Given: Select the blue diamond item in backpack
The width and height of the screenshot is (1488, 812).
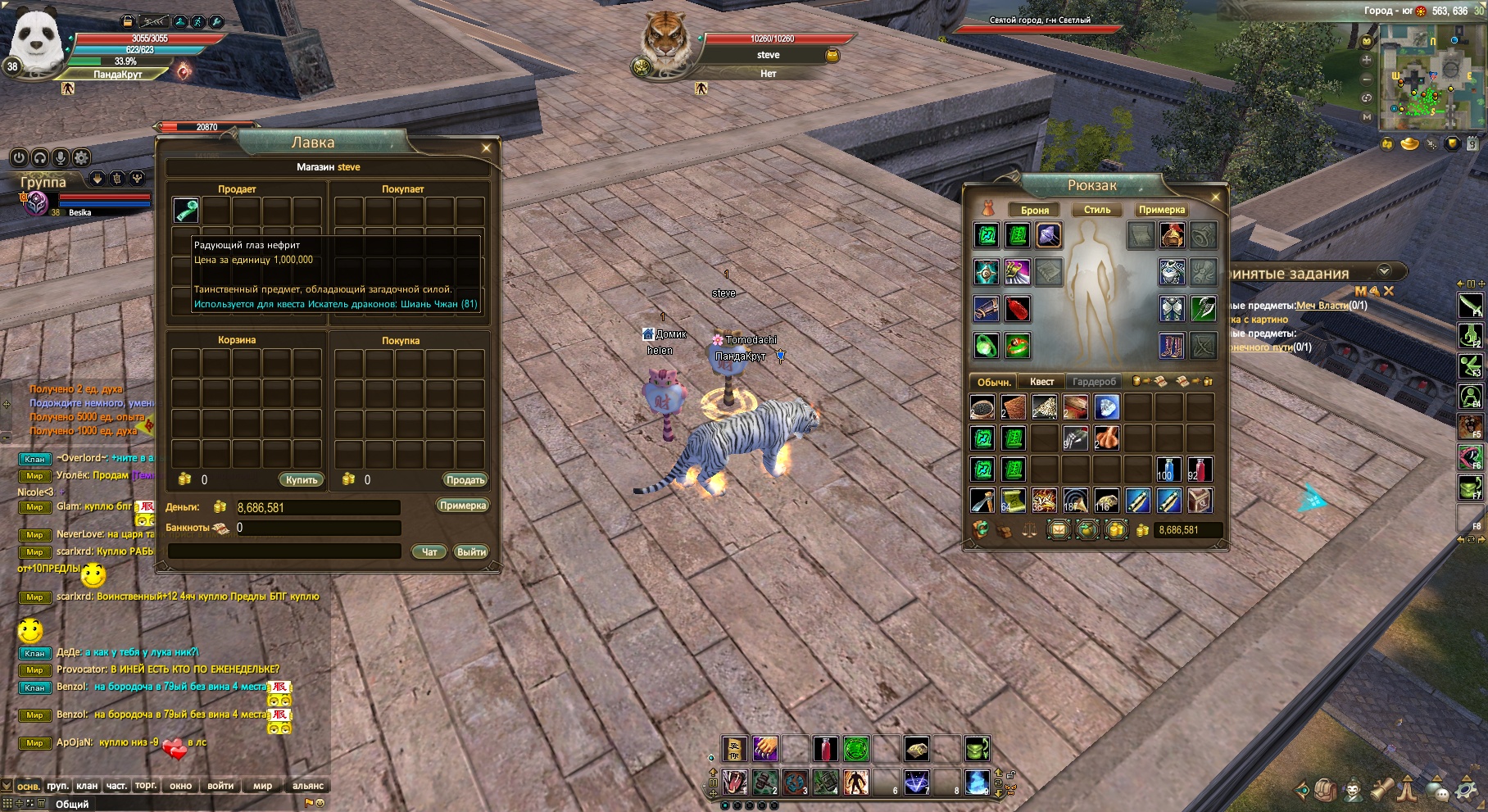Looking at the screenshot, I should pos(1106,406).
